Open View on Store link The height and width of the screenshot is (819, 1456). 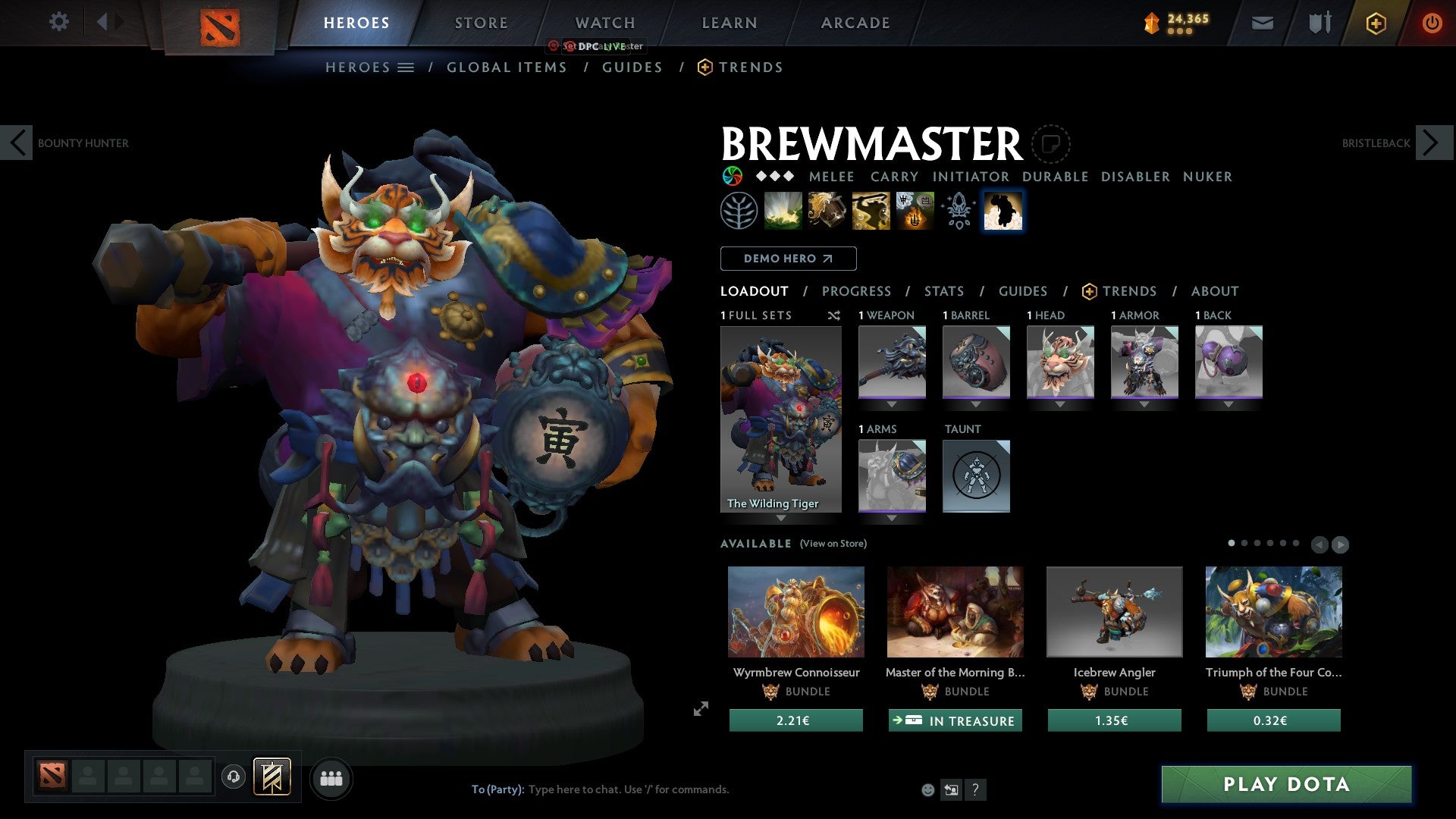[833, 544]
